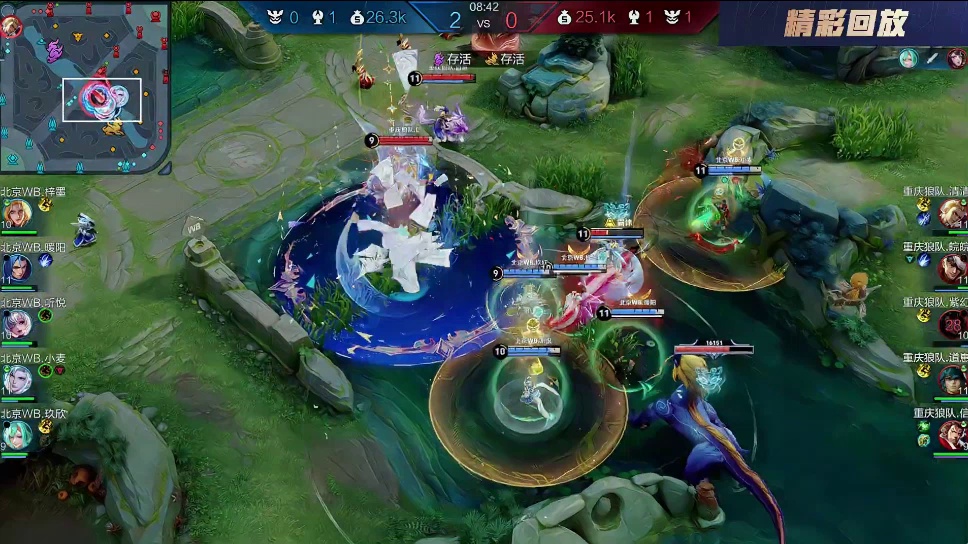The height and width of the screenshot is (544, 968).
Task: Click 暖阳's blue flash summoner spell icon
Action: click(x=46, y=261)
